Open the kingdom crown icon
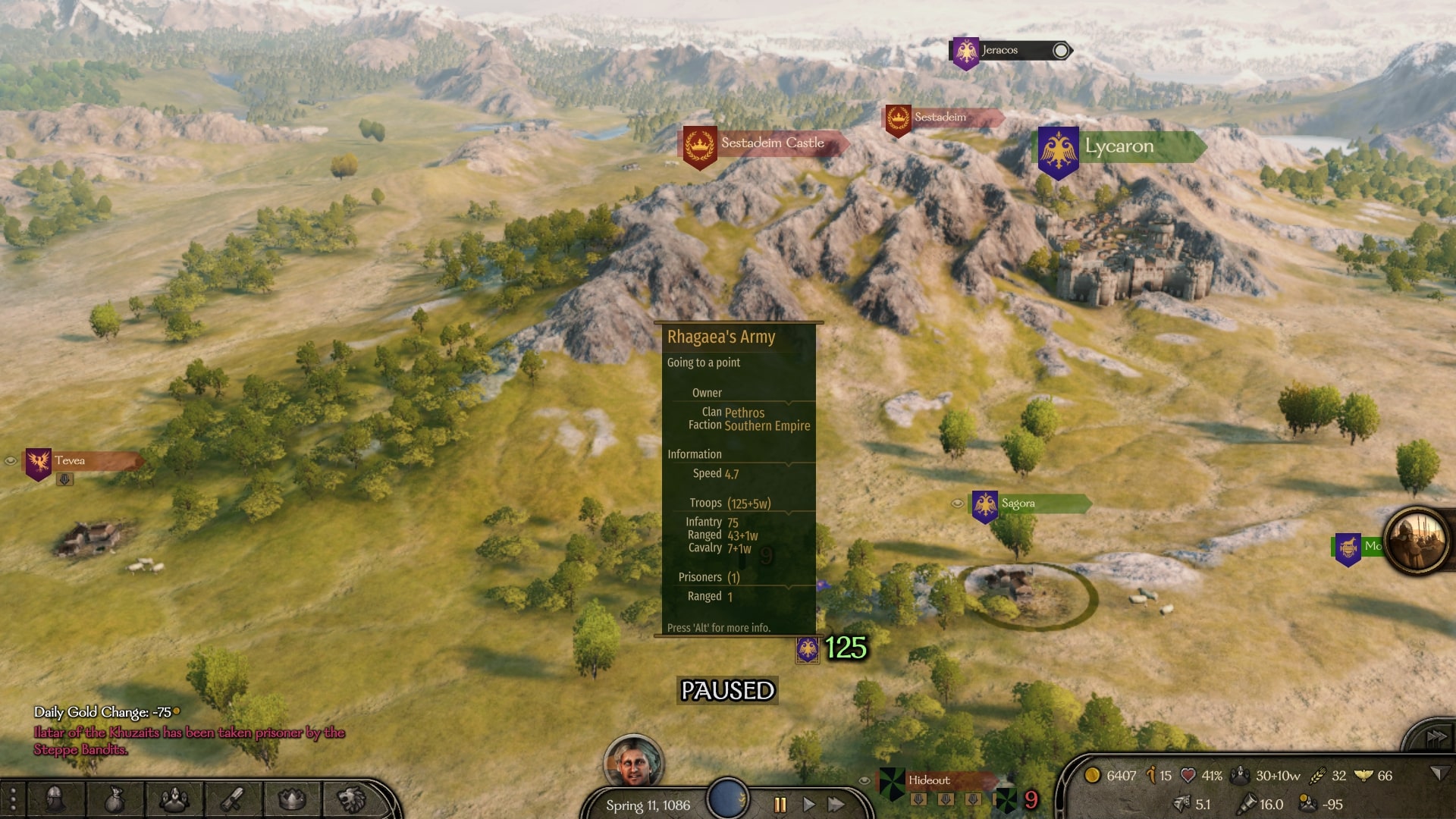The width and height of the screenshot is (1456, 819). pos(292,799)
